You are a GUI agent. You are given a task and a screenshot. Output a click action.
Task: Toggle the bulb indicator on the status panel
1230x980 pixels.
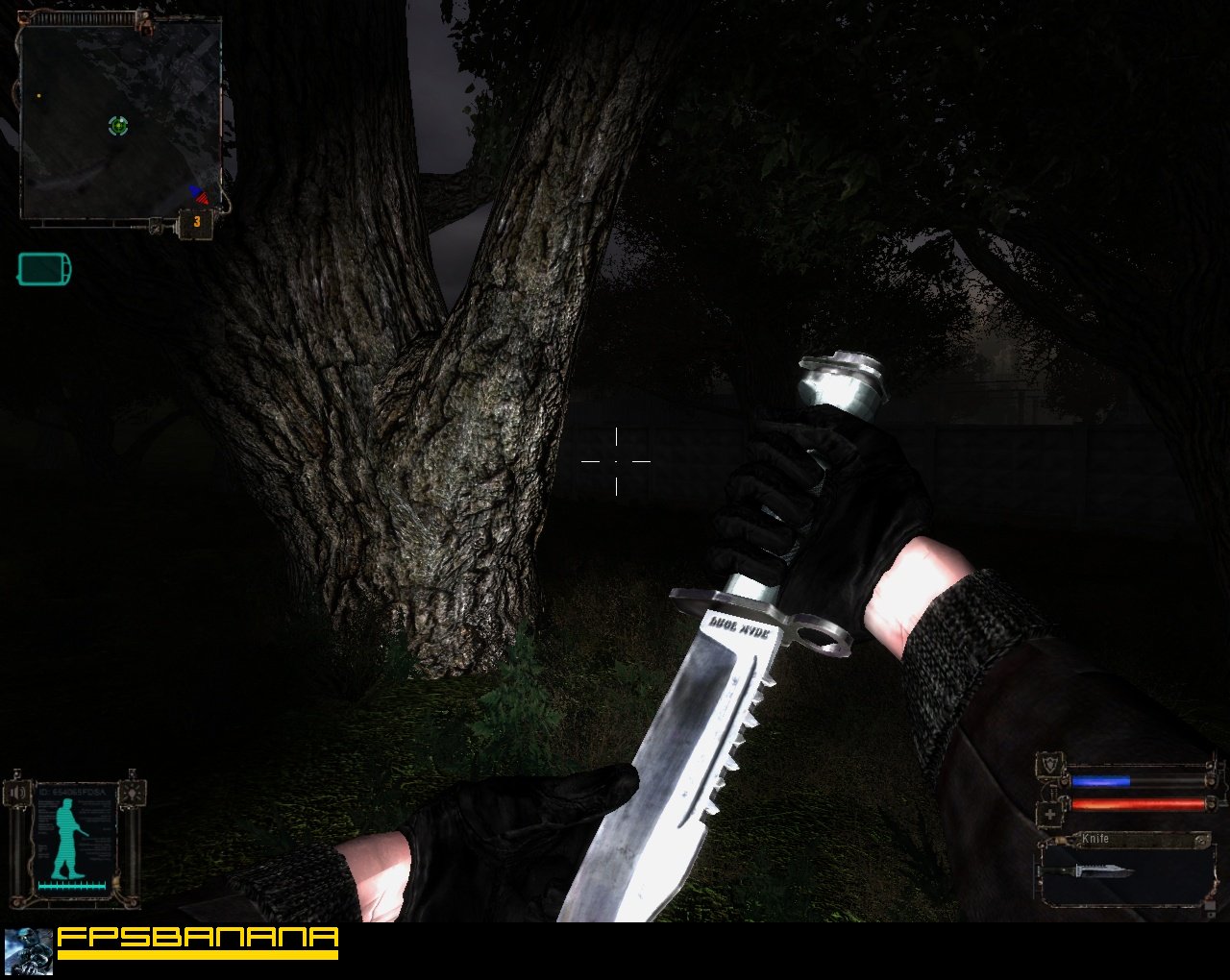tap(132, 794)
